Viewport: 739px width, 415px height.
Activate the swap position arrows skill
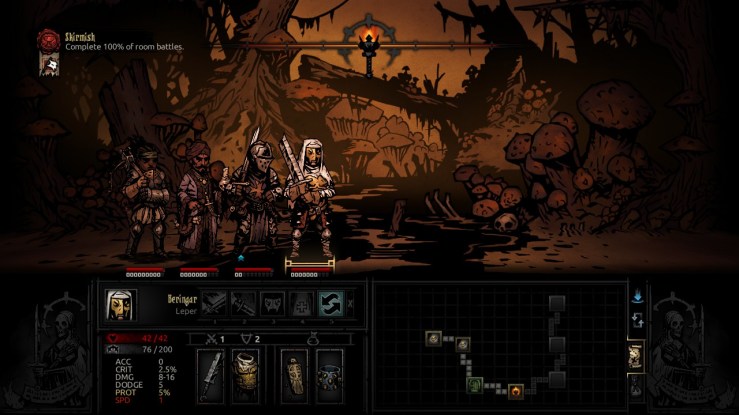click(x=330, y=303)
